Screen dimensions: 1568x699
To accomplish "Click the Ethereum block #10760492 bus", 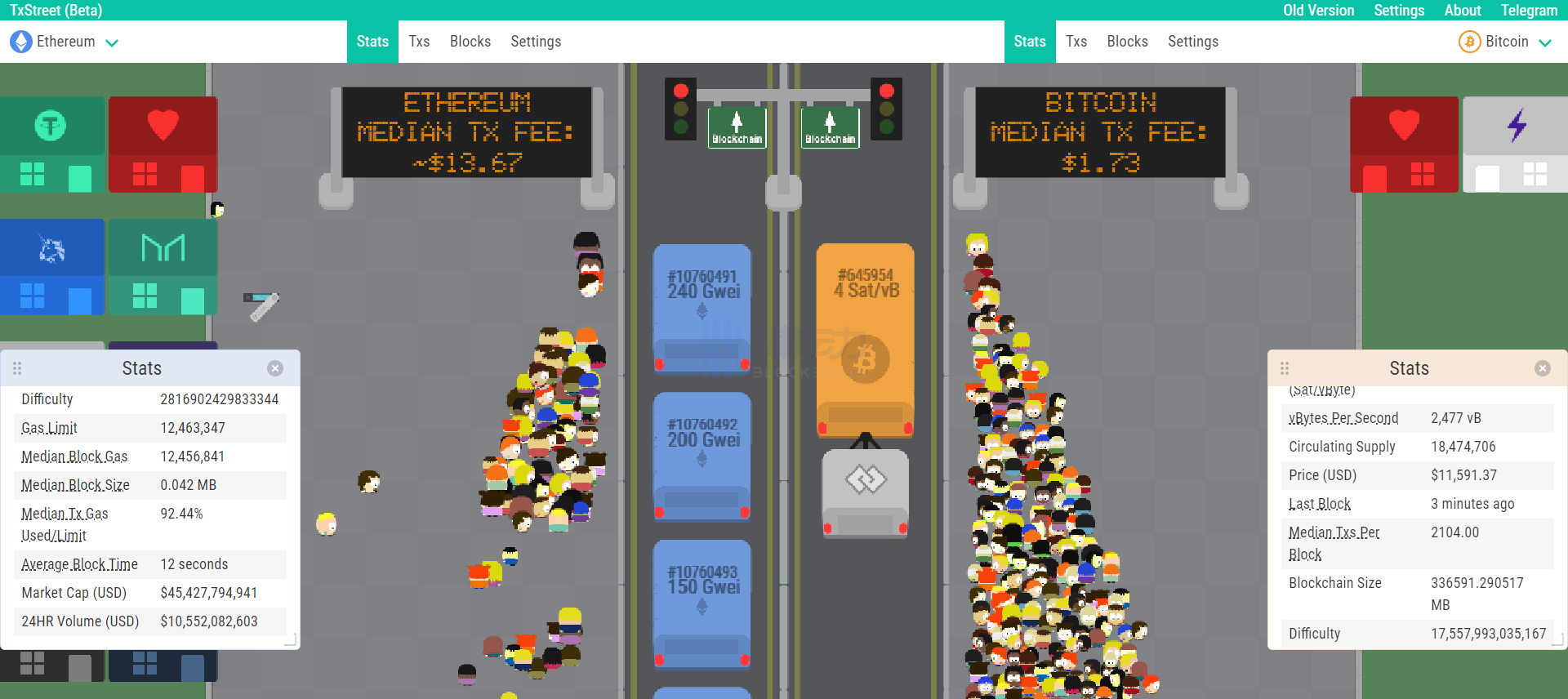I will pos(702,456).
